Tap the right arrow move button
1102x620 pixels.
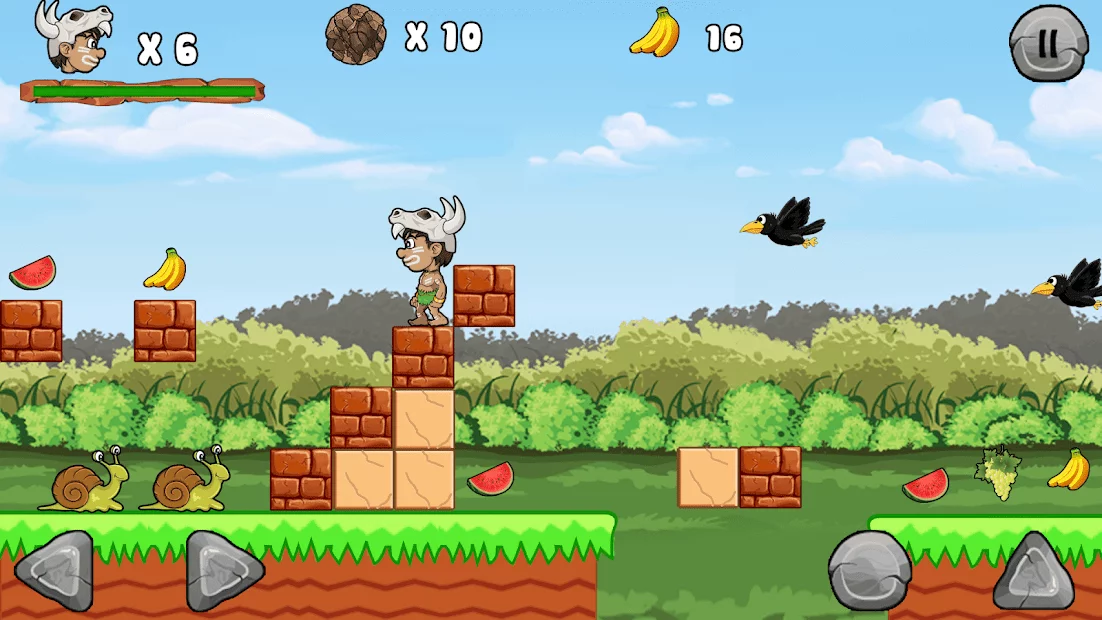pos(224,571)
